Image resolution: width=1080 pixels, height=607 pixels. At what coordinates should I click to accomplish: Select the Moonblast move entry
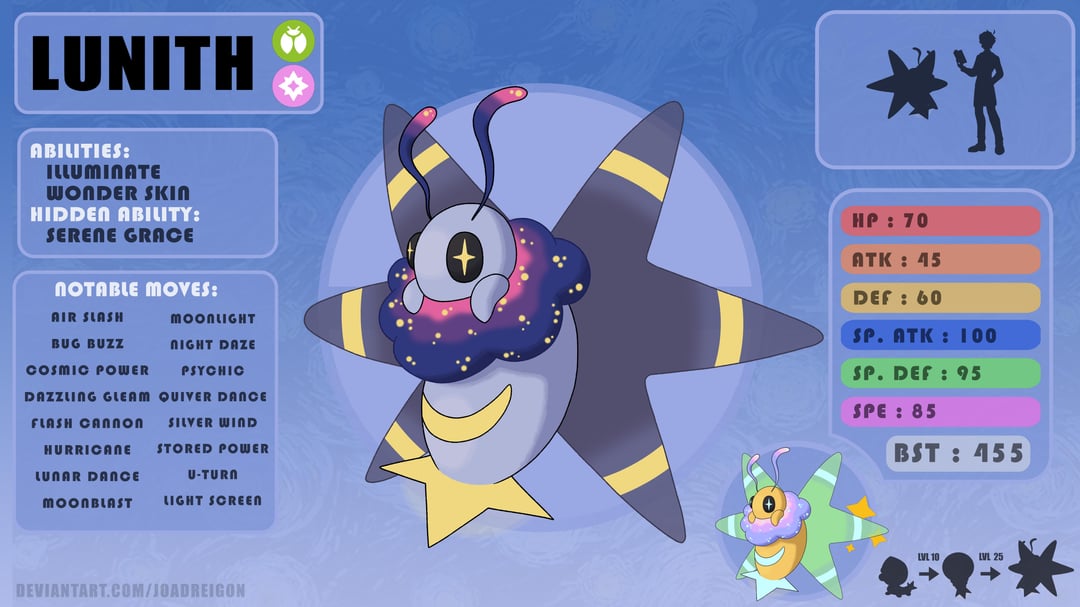[x=87, y=502]
